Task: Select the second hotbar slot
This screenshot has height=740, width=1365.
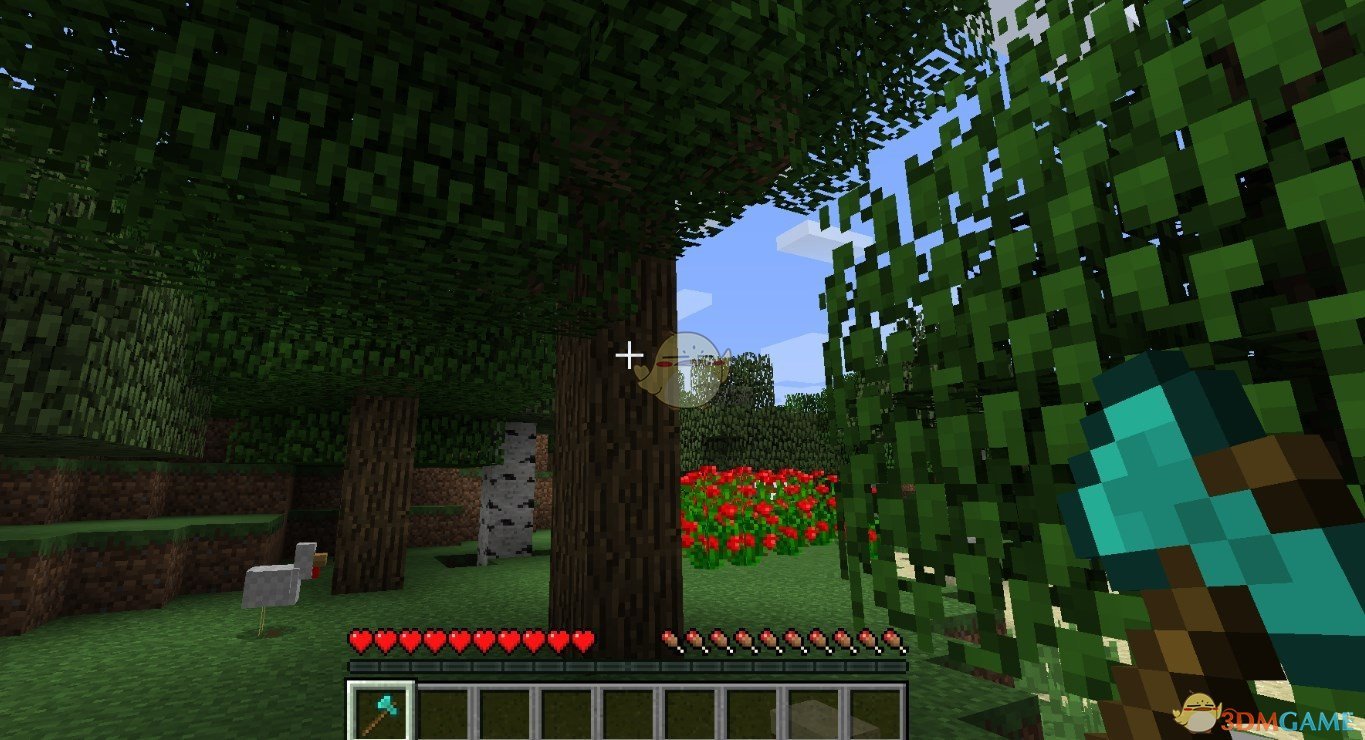Action: pos(443,710)
